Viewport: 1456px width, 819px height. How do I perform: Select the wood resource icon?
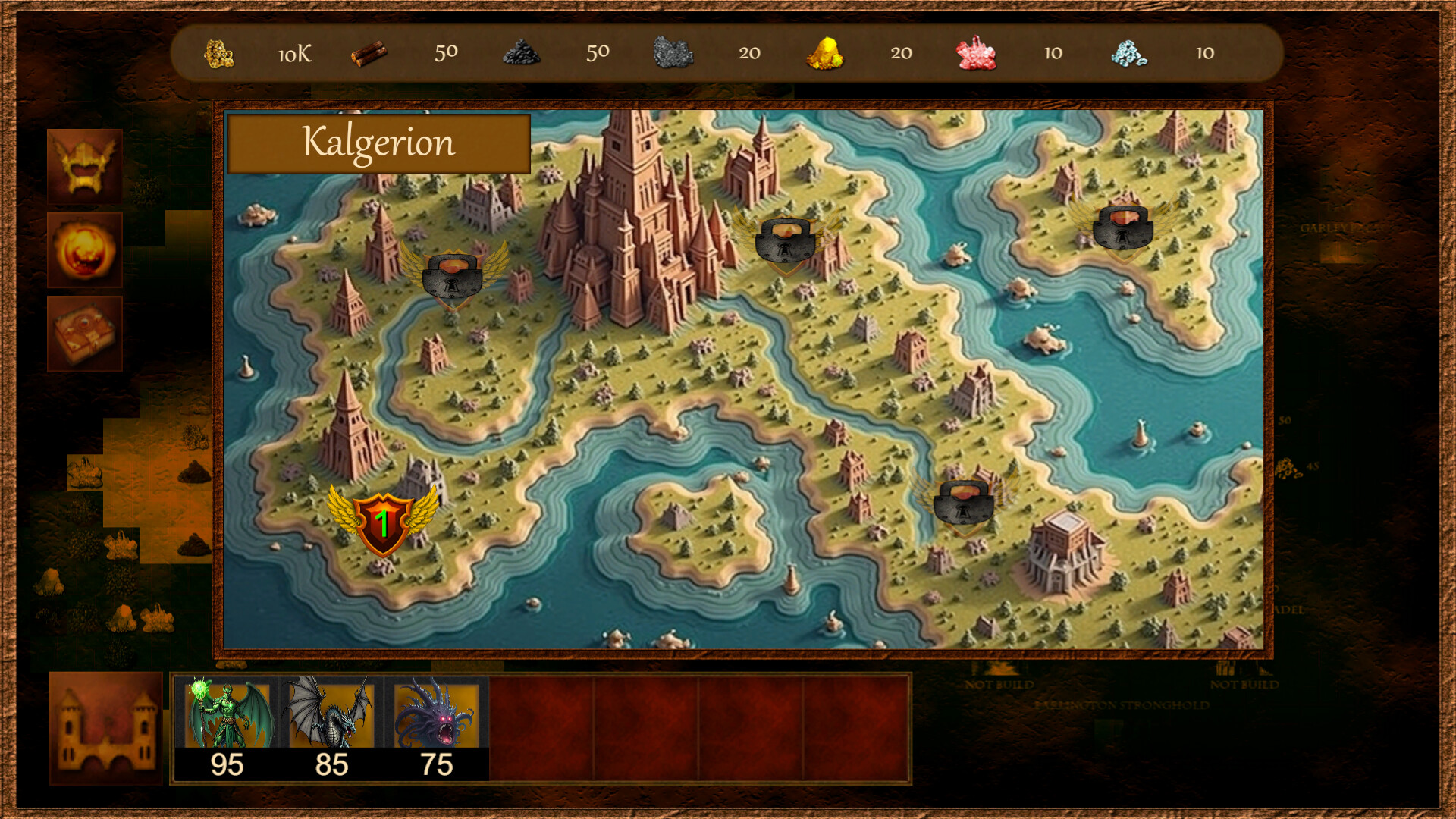tap(372, 55)
